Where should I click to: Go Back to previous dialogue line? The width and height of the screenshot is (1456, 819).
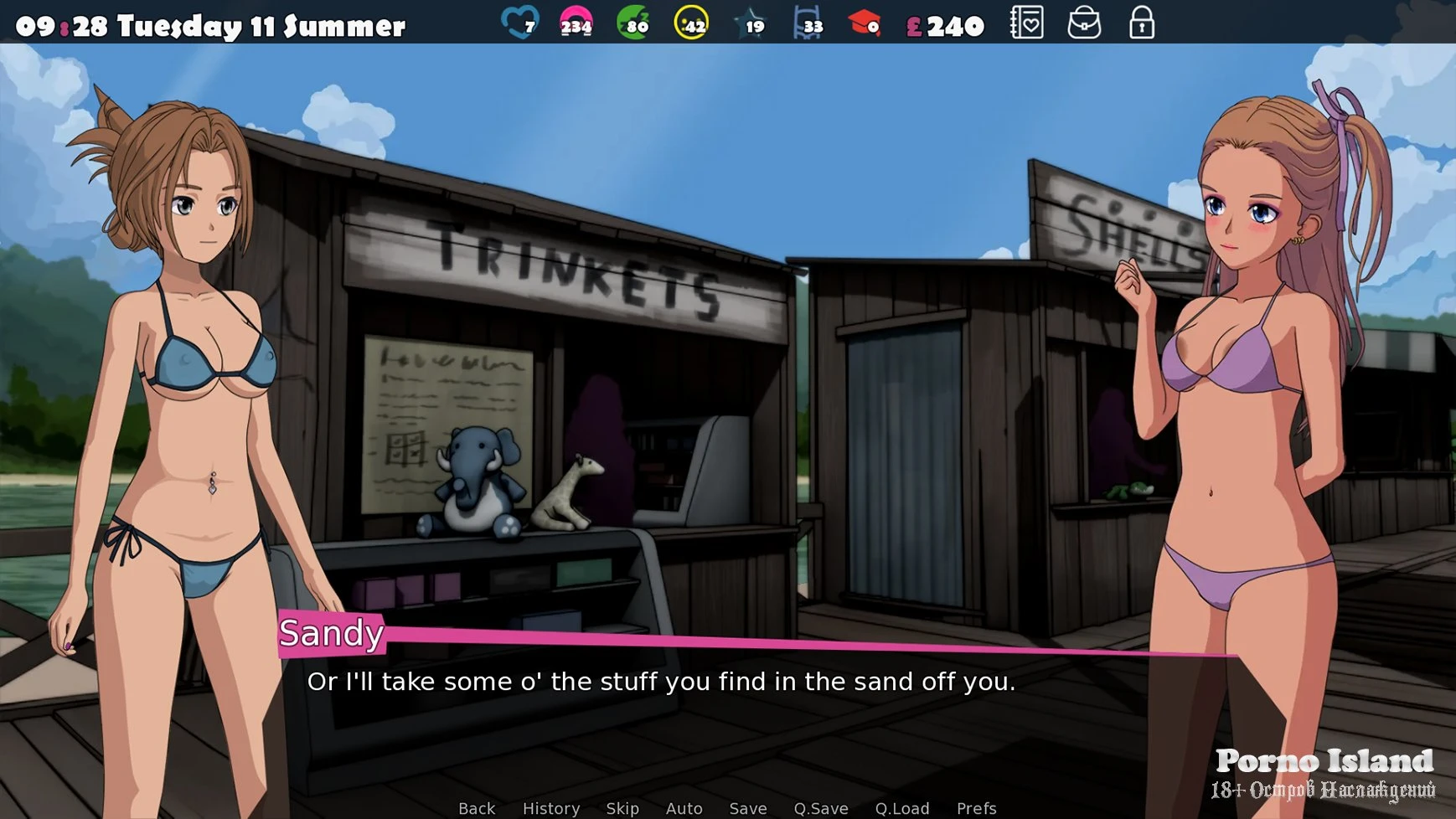pyautogui.click(x=477, y=808)
